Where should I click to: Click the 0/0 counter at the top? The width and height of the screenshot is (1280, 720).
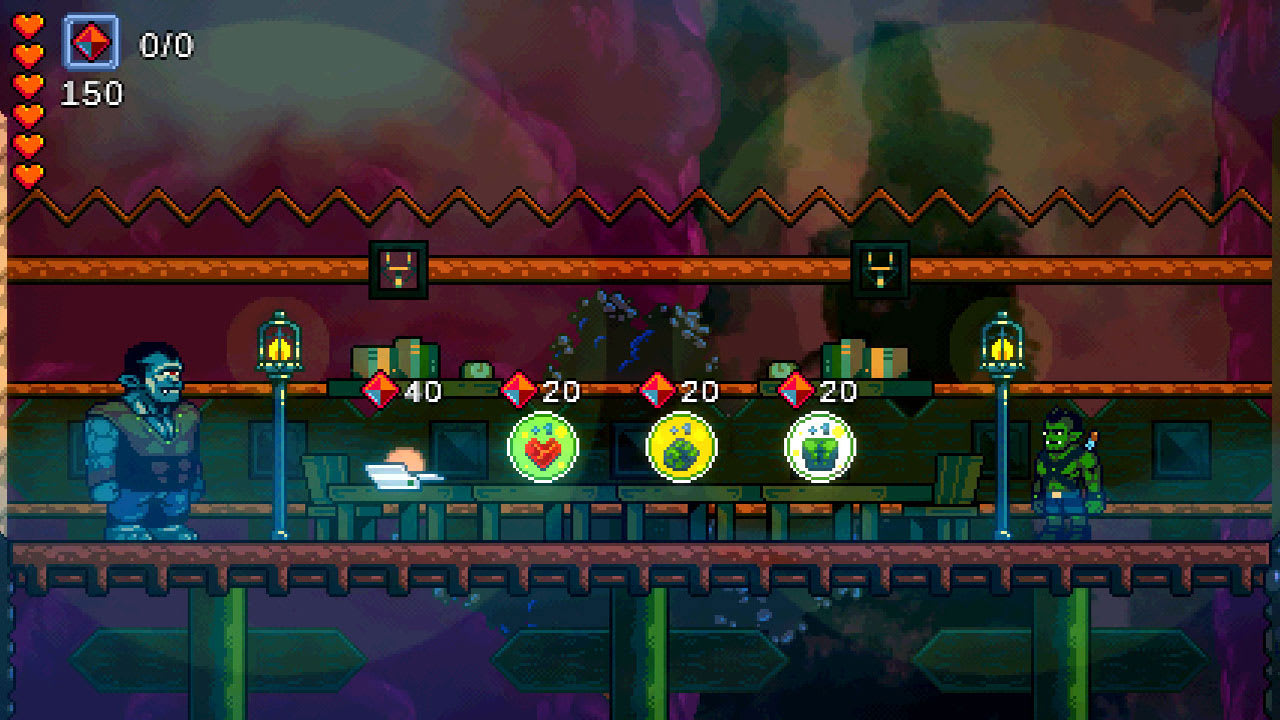[165, 42]
